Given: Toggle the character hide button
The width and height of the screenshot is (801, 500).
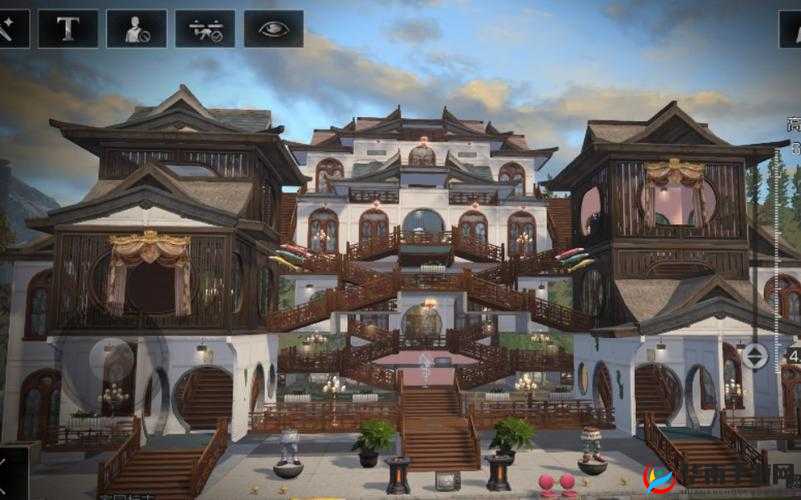Looking at the screenshot, I should 137,29.
